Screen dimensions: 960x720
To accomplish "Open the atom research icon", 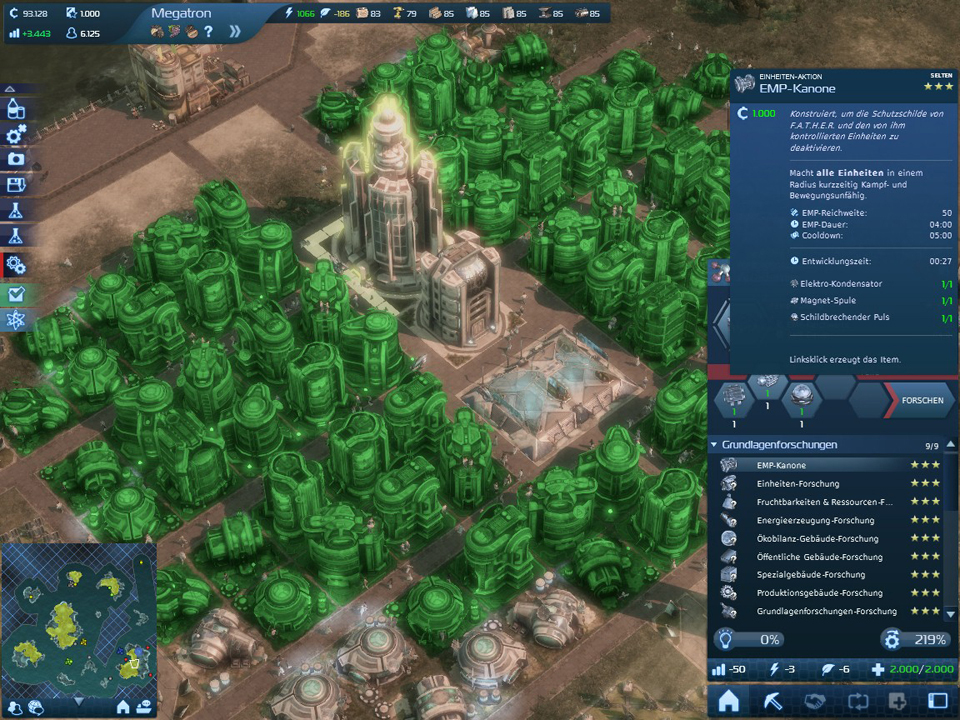I will point(15,320).
